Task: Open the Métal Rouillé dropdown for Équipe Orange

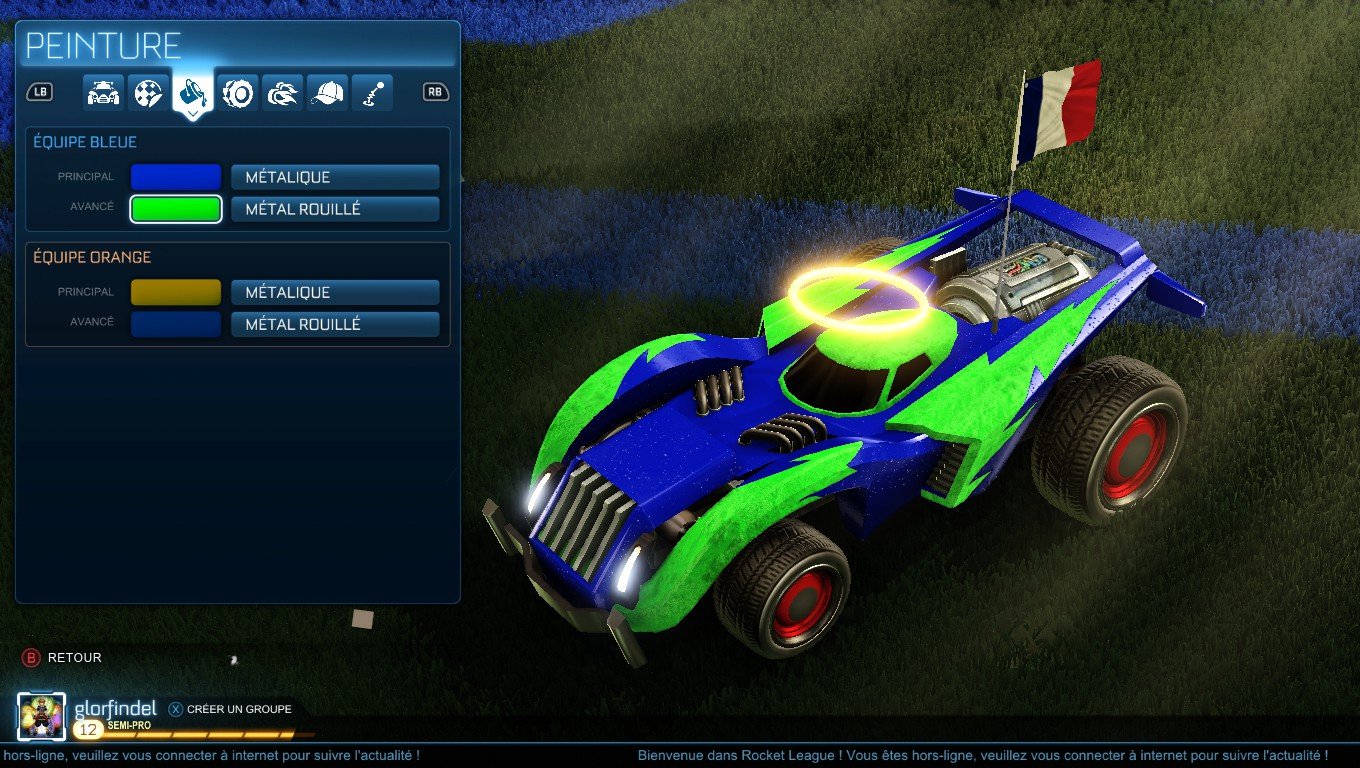Action: (x=335, y=323)
